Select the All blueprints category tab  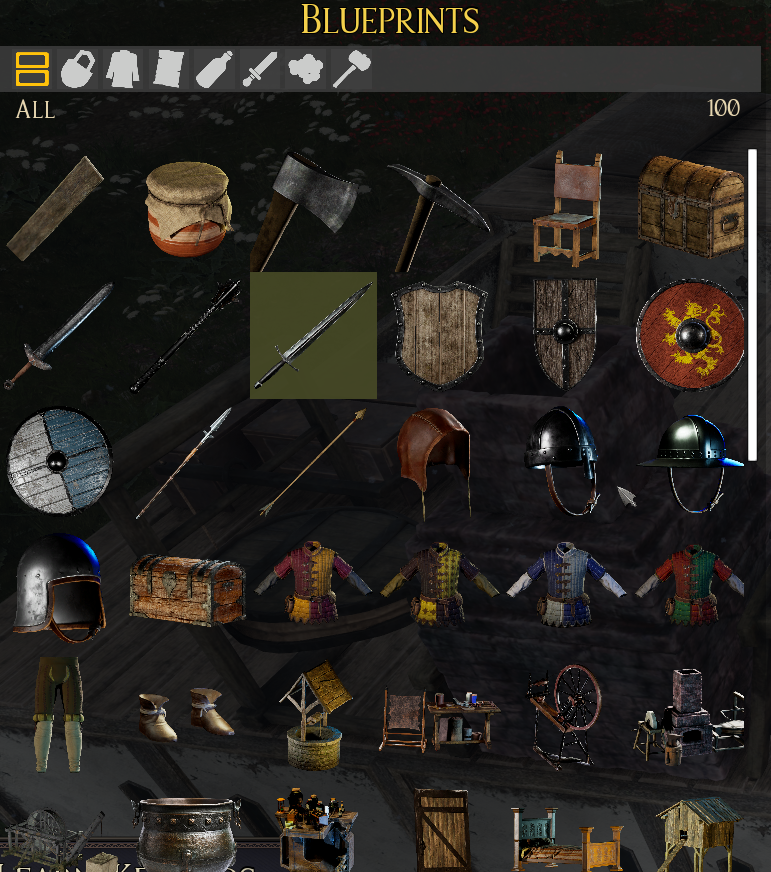pyautogui.click(x=32, y=69)
